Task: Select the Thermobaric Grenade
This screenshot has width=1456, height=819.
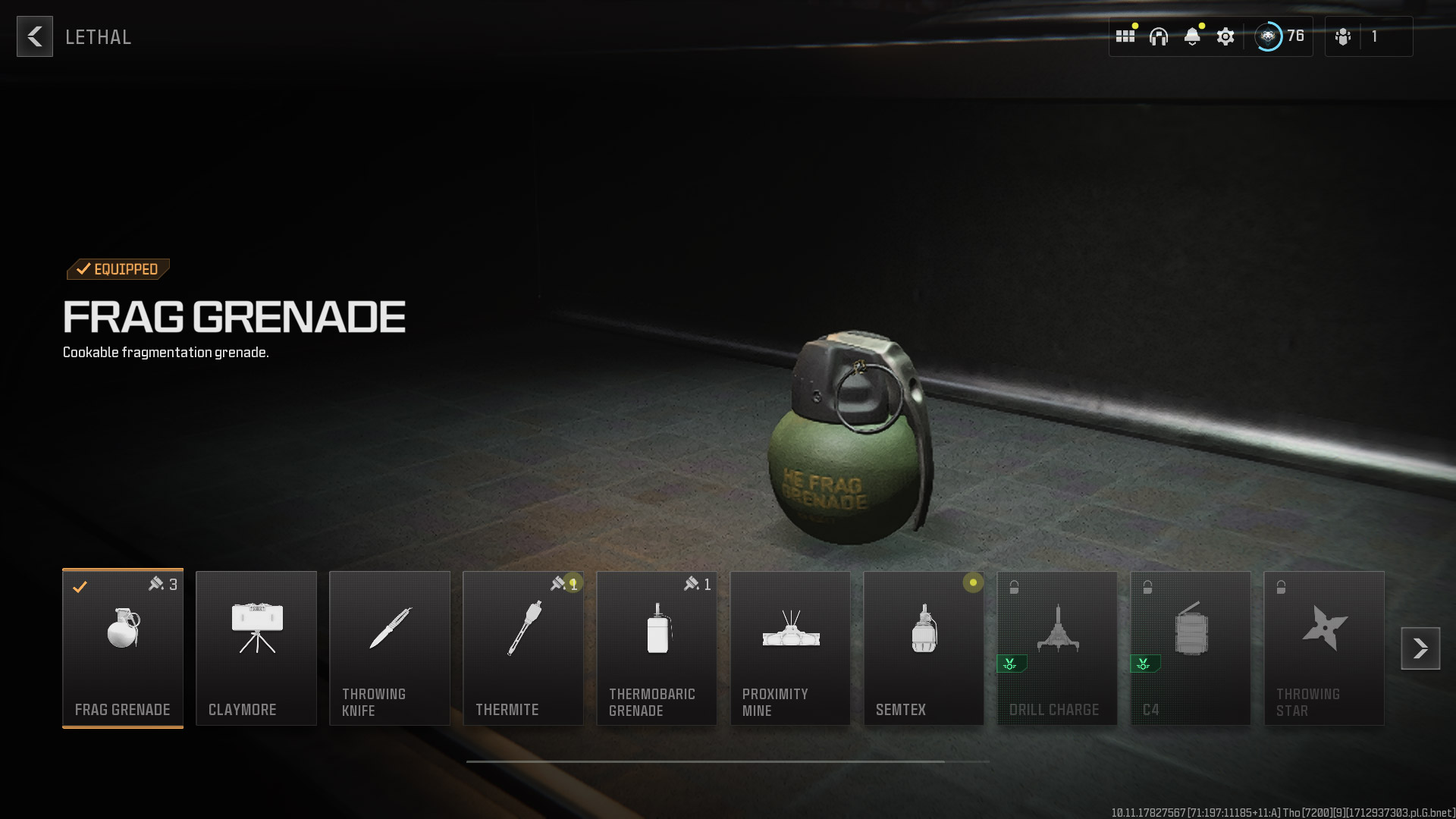Action: (x=657, y=648)
